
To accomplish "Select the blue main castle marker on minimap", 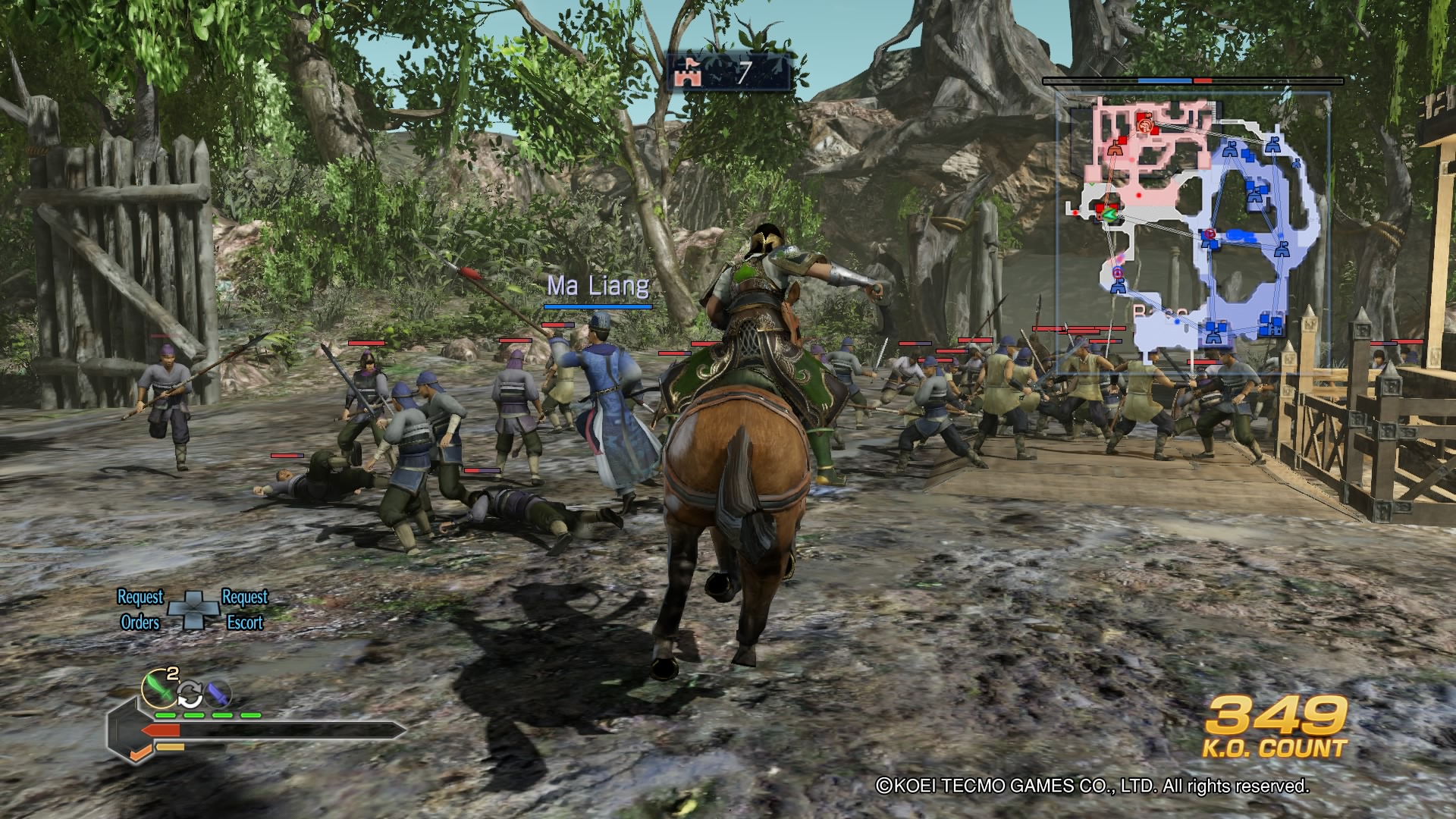I will pos(1271,325).
